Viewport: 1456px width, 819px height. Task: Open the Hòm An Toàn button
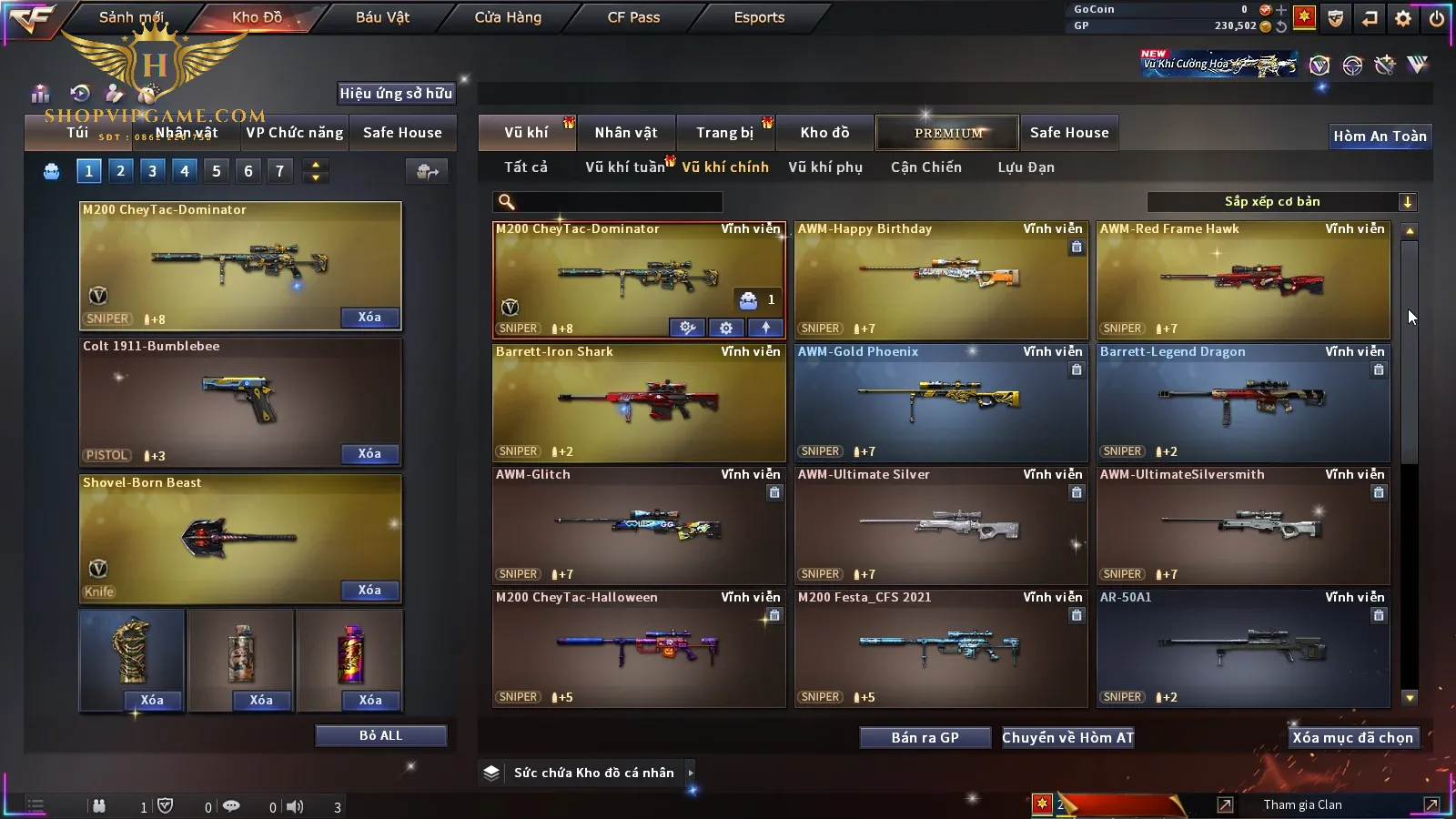(1380, 136)
